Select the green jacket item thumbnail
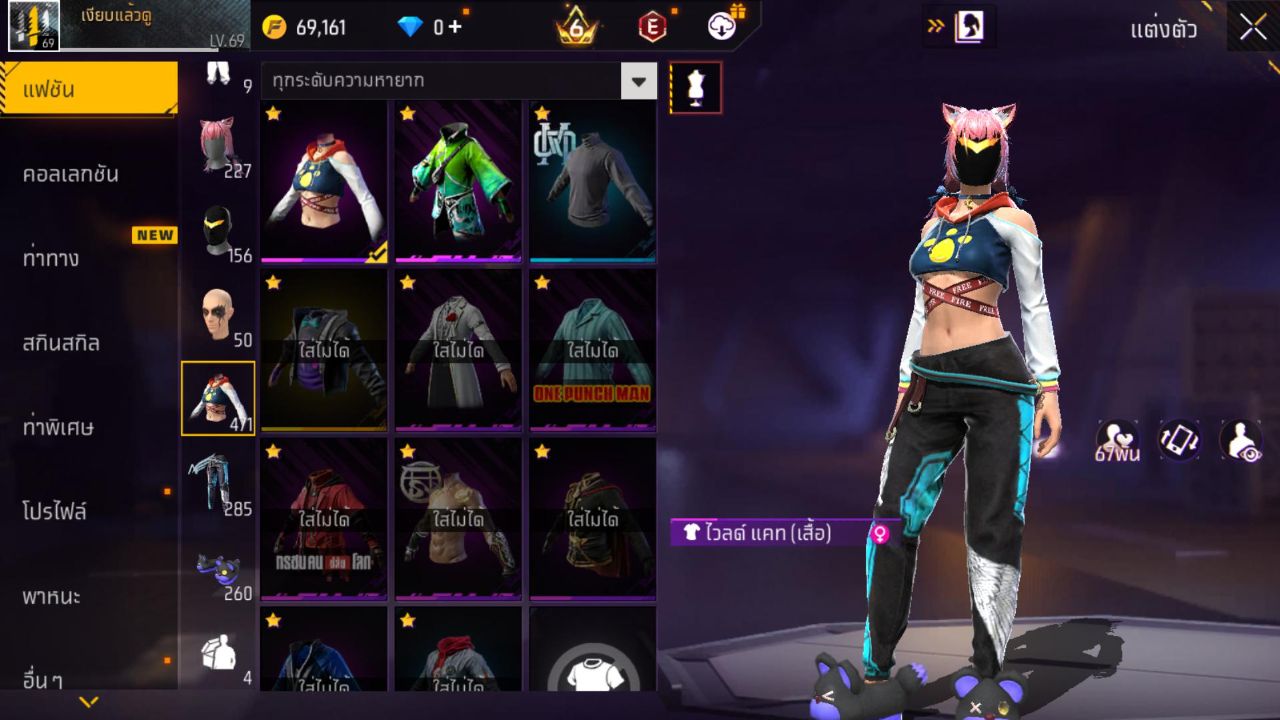The image size is (1280, 720). point(456,180)
